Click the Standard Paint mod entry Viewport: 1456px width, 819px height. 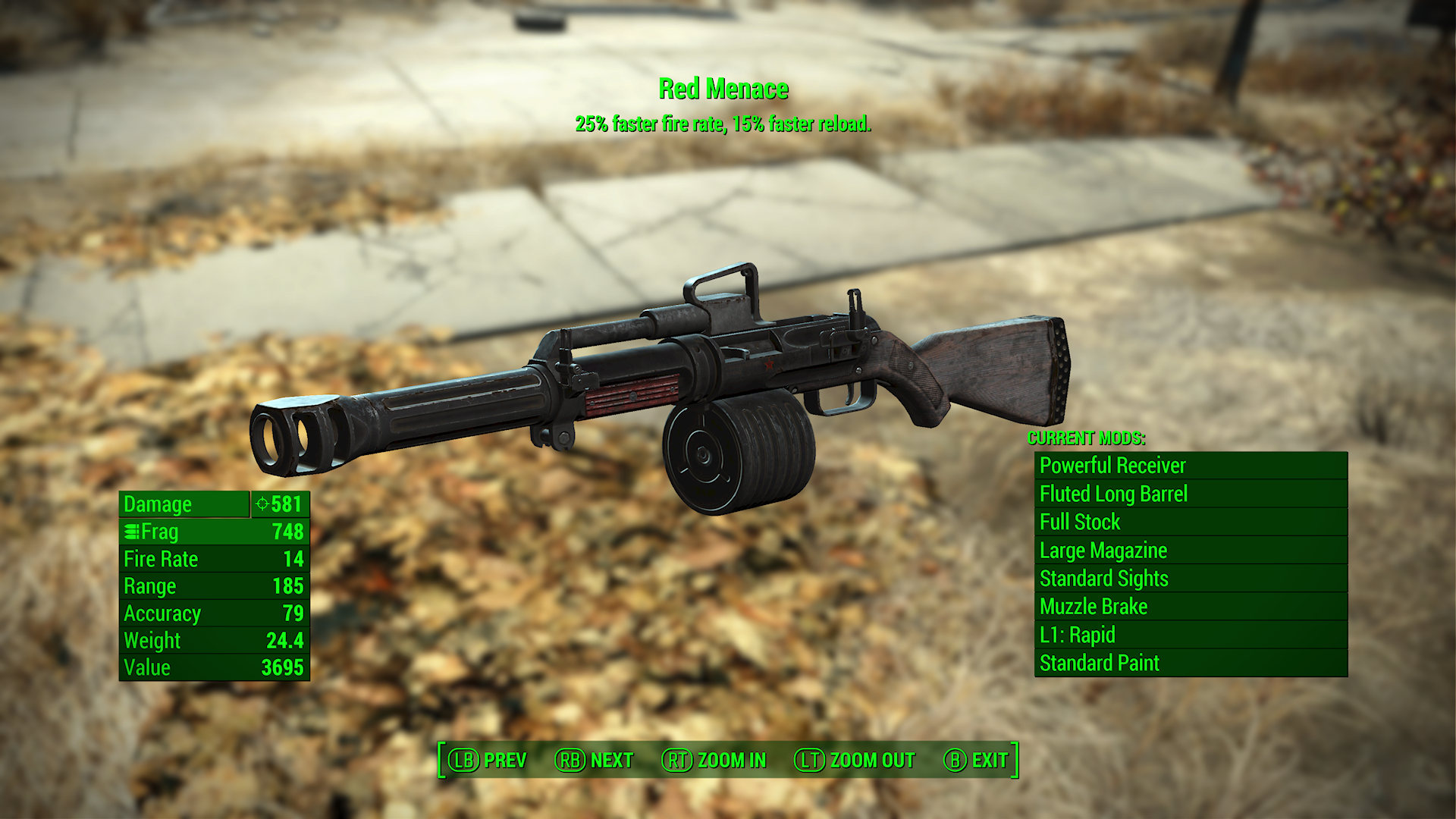click(1191, 663)
